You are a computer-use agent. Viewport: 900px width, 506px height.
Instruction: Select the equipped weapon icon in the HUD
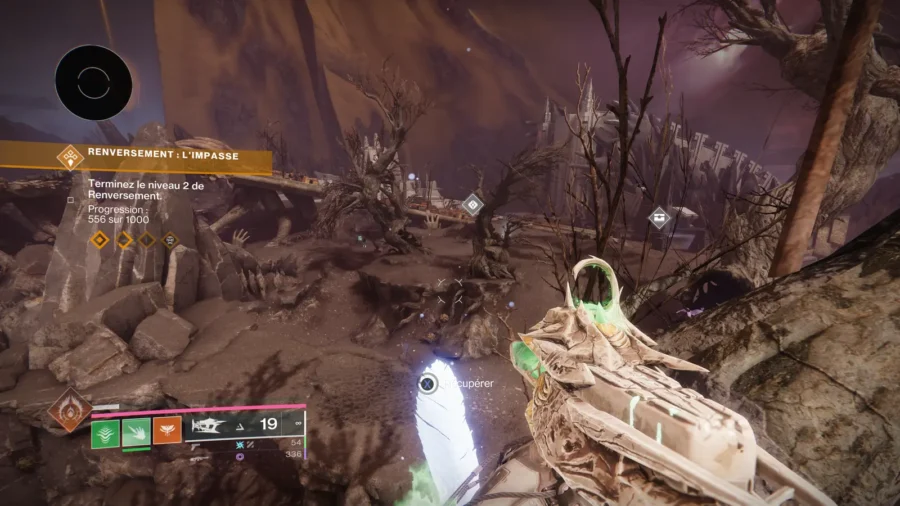point(212,426)
